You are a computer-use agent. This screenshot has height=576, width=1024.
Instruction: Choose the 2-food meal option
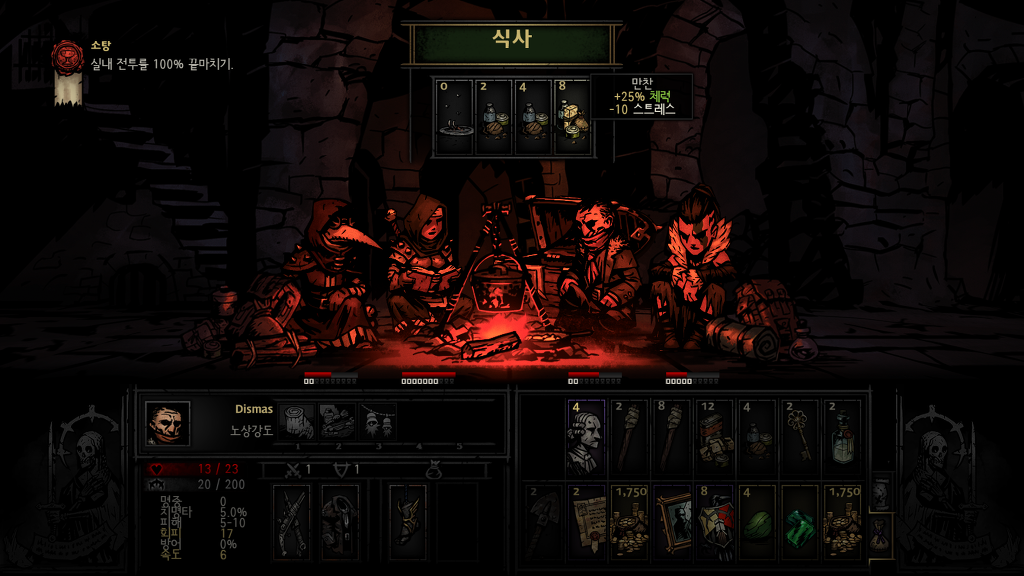pos(494,117)
